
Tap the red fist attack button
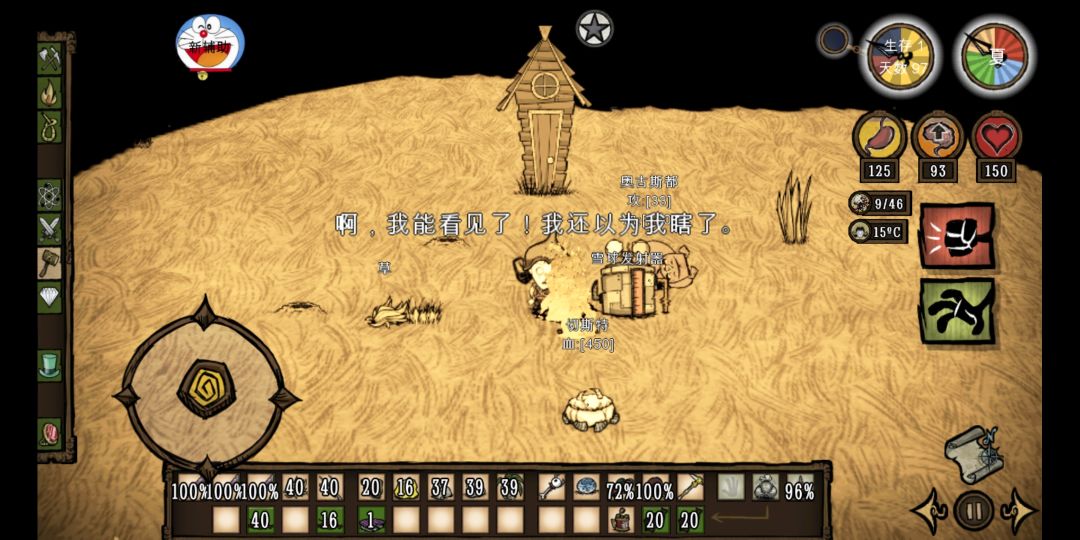tap(956, 236)
